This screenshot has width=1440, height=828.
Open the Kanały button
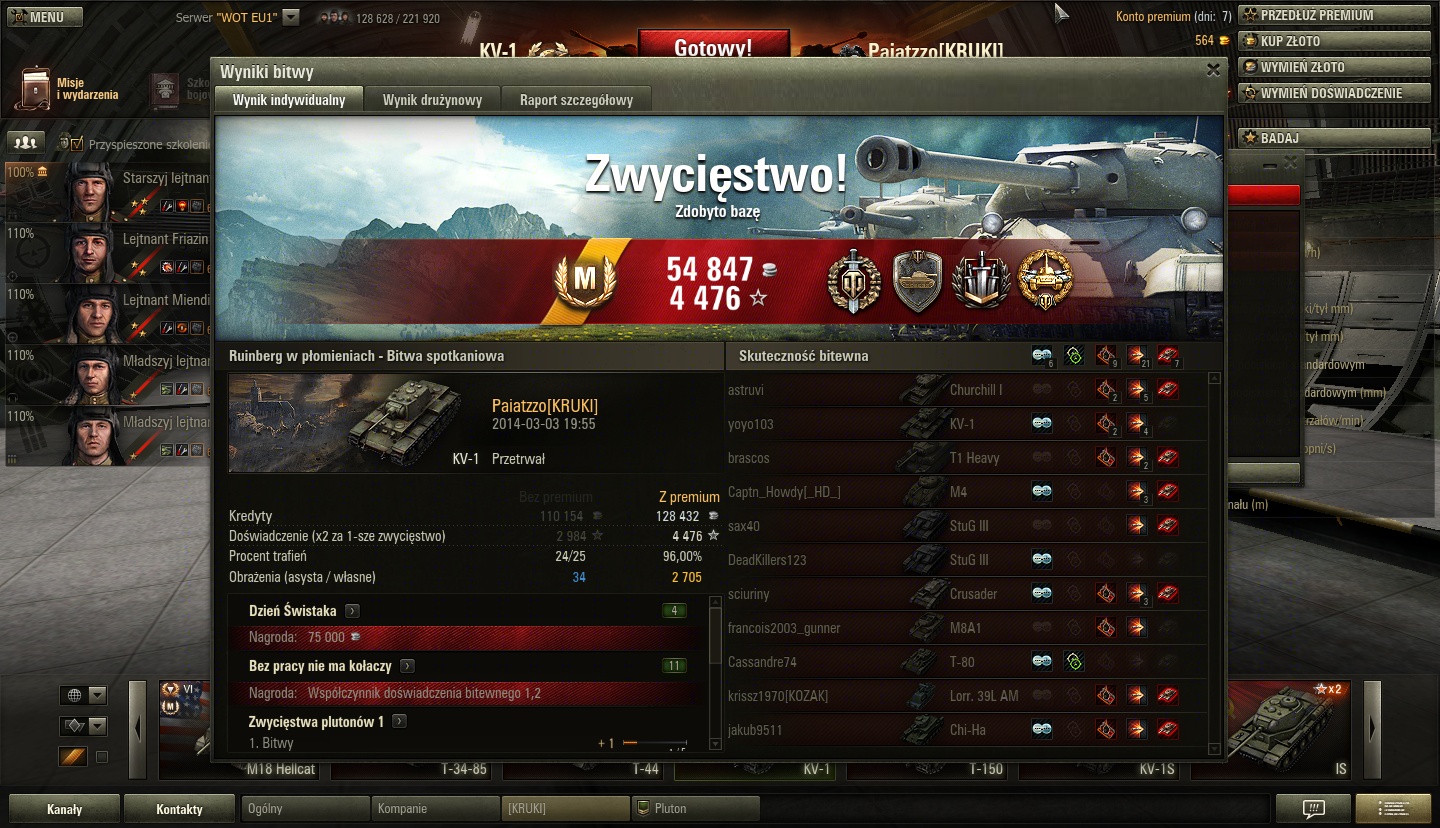tap(64, 809)
